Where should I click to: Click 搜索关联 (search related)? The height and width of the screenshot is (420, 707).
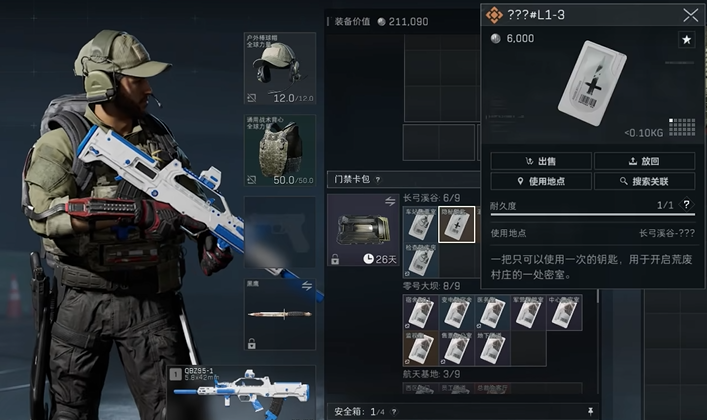point(644,181)
